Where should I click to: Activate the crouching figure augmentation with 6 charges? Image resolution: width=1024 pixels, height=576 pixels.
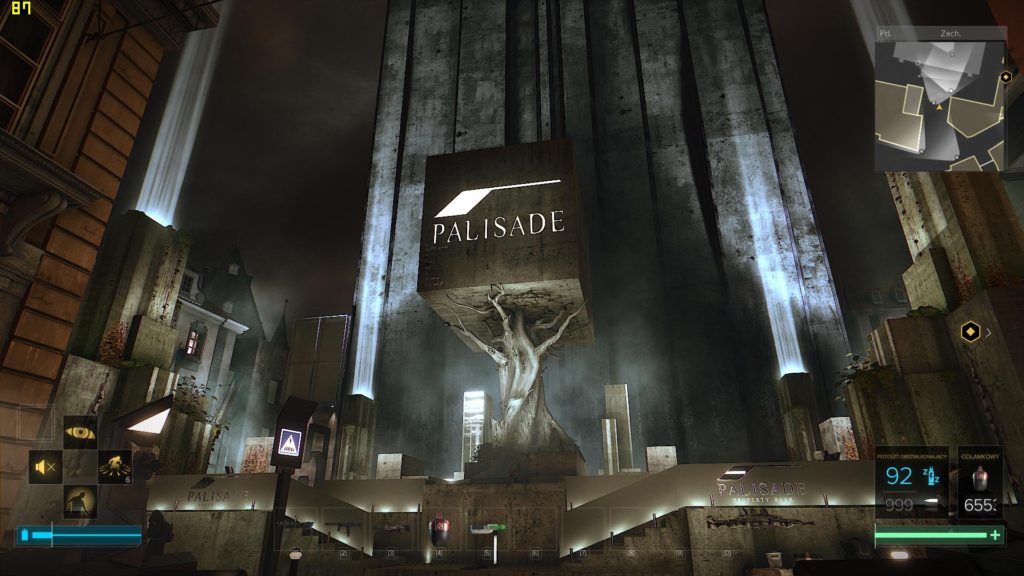click(115, 466)
